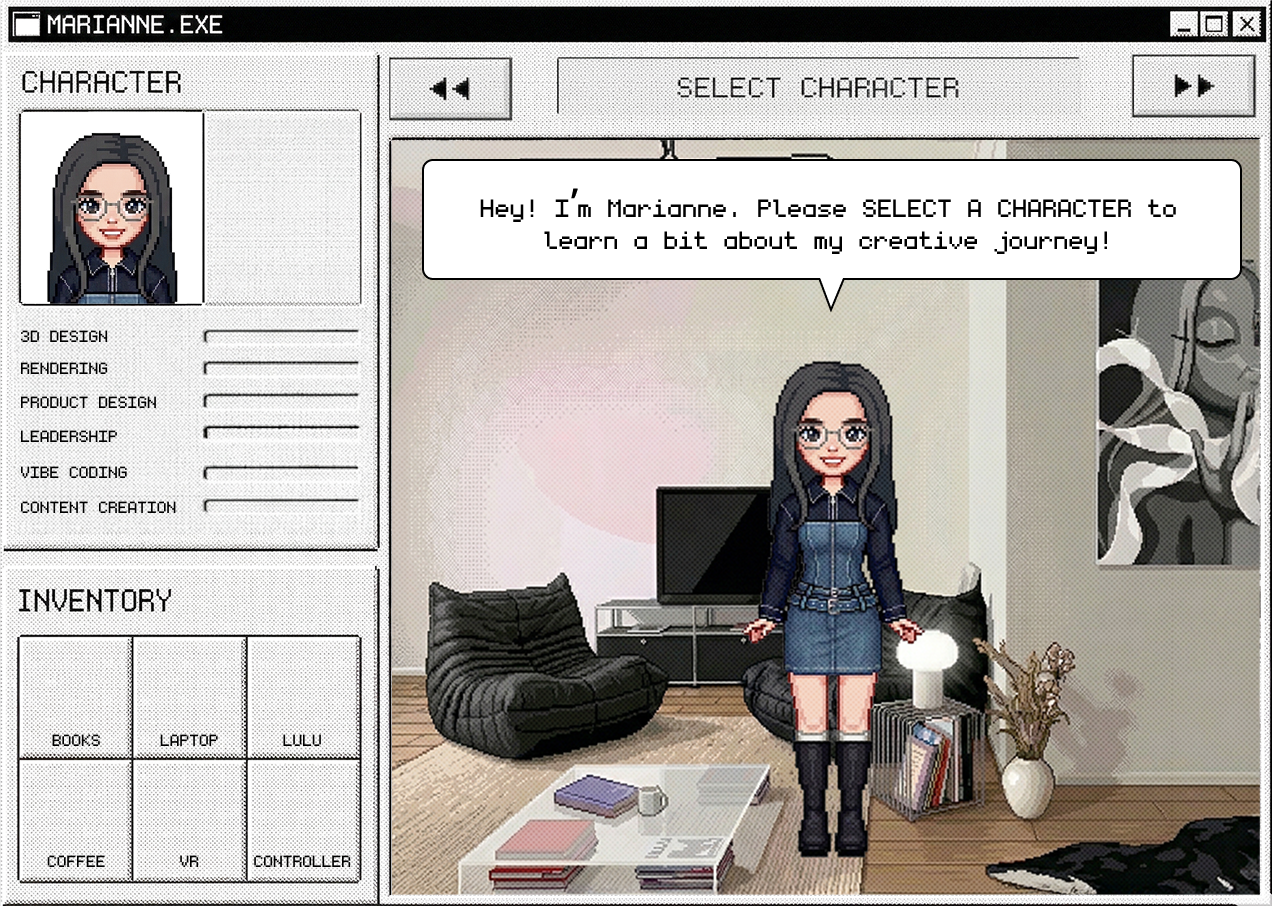This screenshot has height=906, width=1272.
Task: Maximize the MARIANNE.EXE window
Action: (x=1214, y=25)
